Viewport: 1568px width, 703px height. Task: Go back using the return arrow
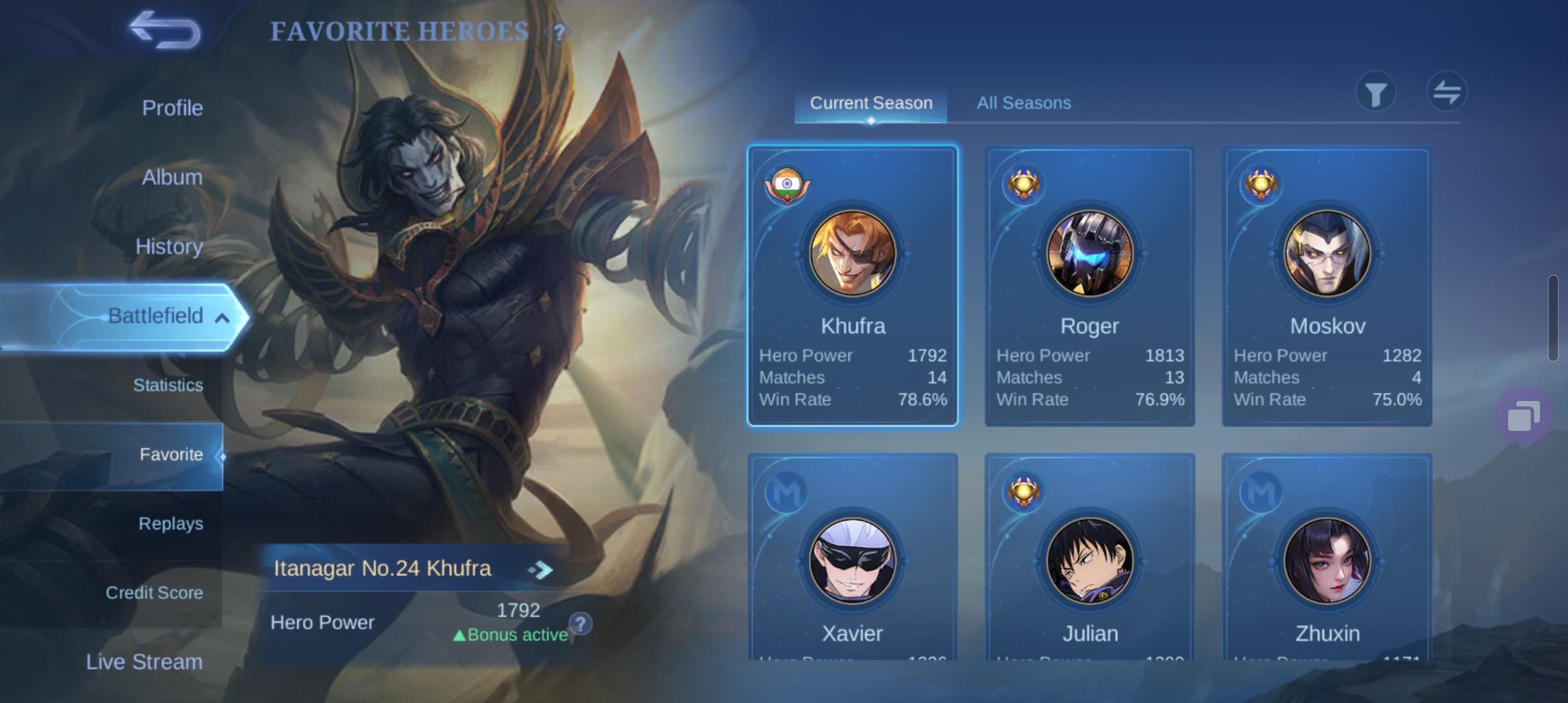tap(165, 30)
